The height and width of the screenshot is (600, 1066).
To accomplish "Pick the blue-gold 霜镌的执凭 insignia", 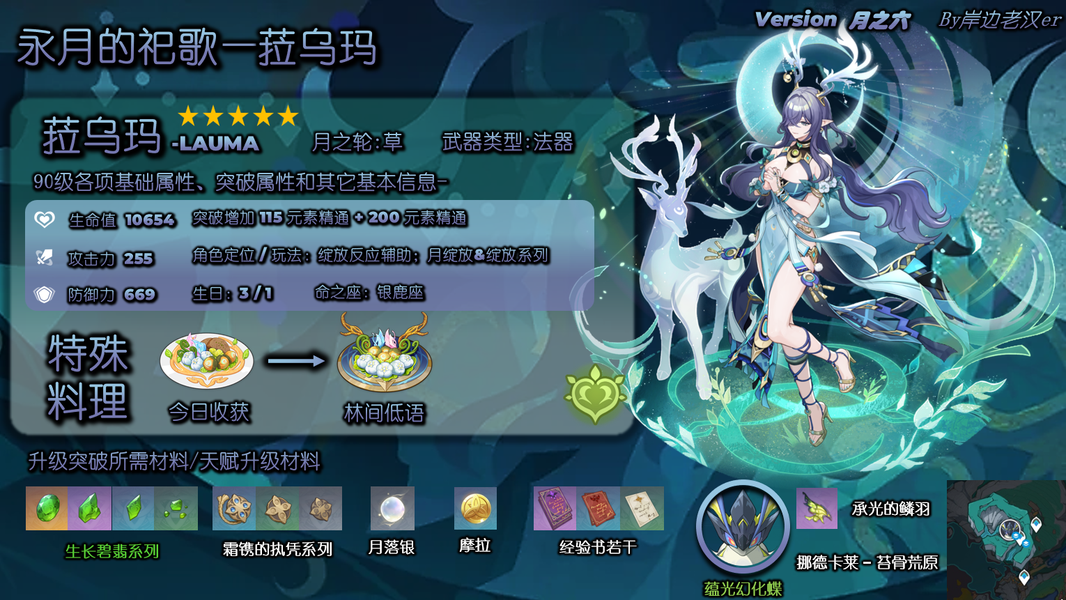I will tap(234, 509).
